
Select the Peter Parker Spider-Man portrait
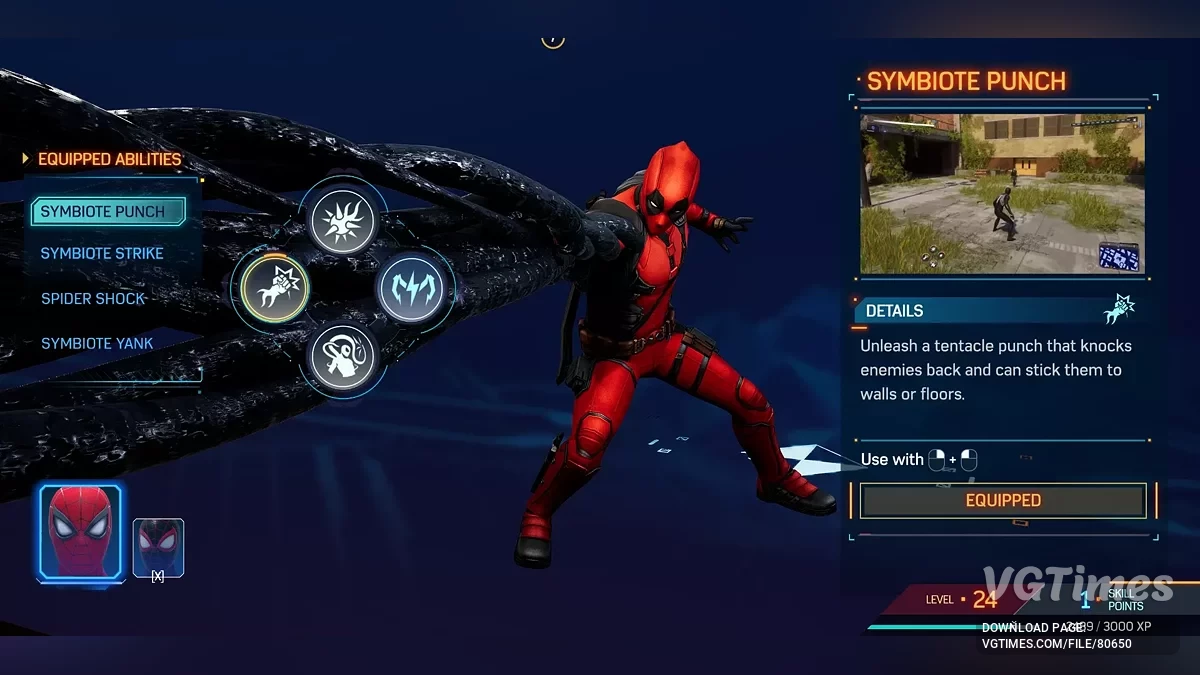tap(80, 533)
